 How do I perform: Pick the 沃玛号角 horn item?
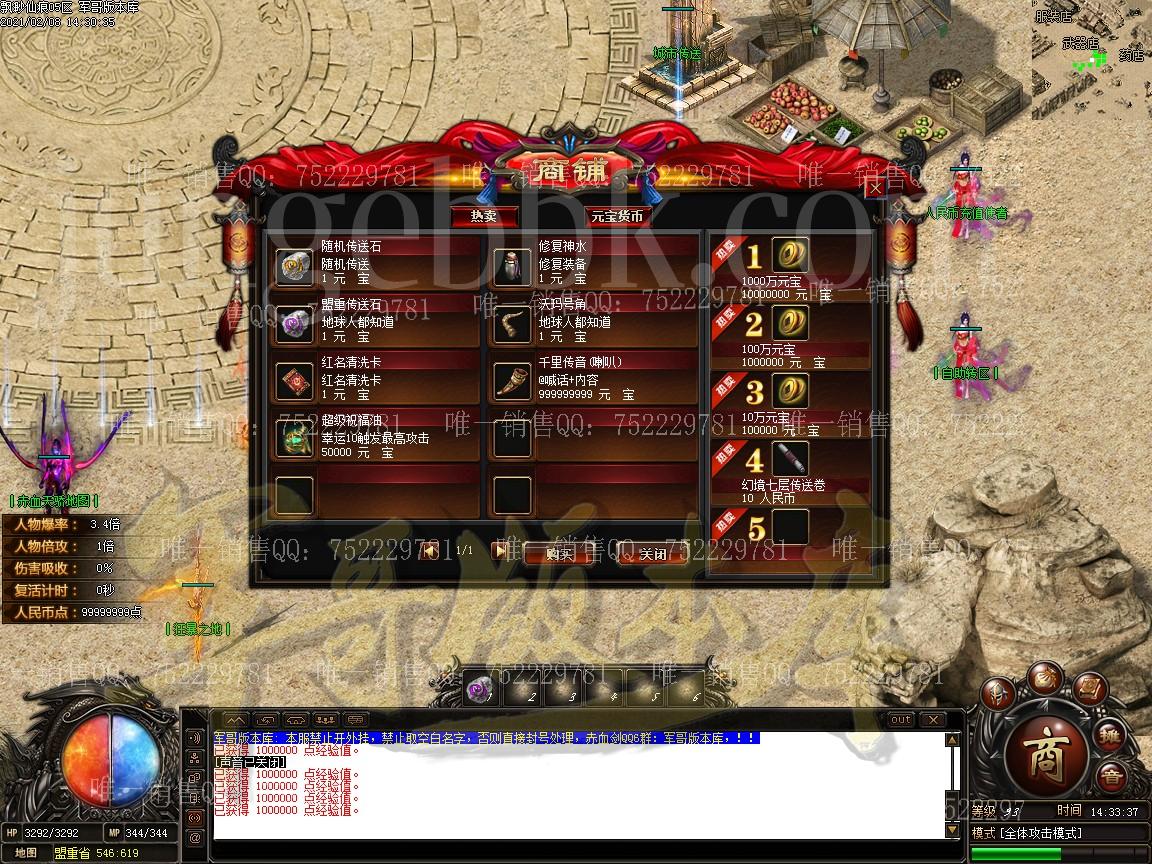513,324
